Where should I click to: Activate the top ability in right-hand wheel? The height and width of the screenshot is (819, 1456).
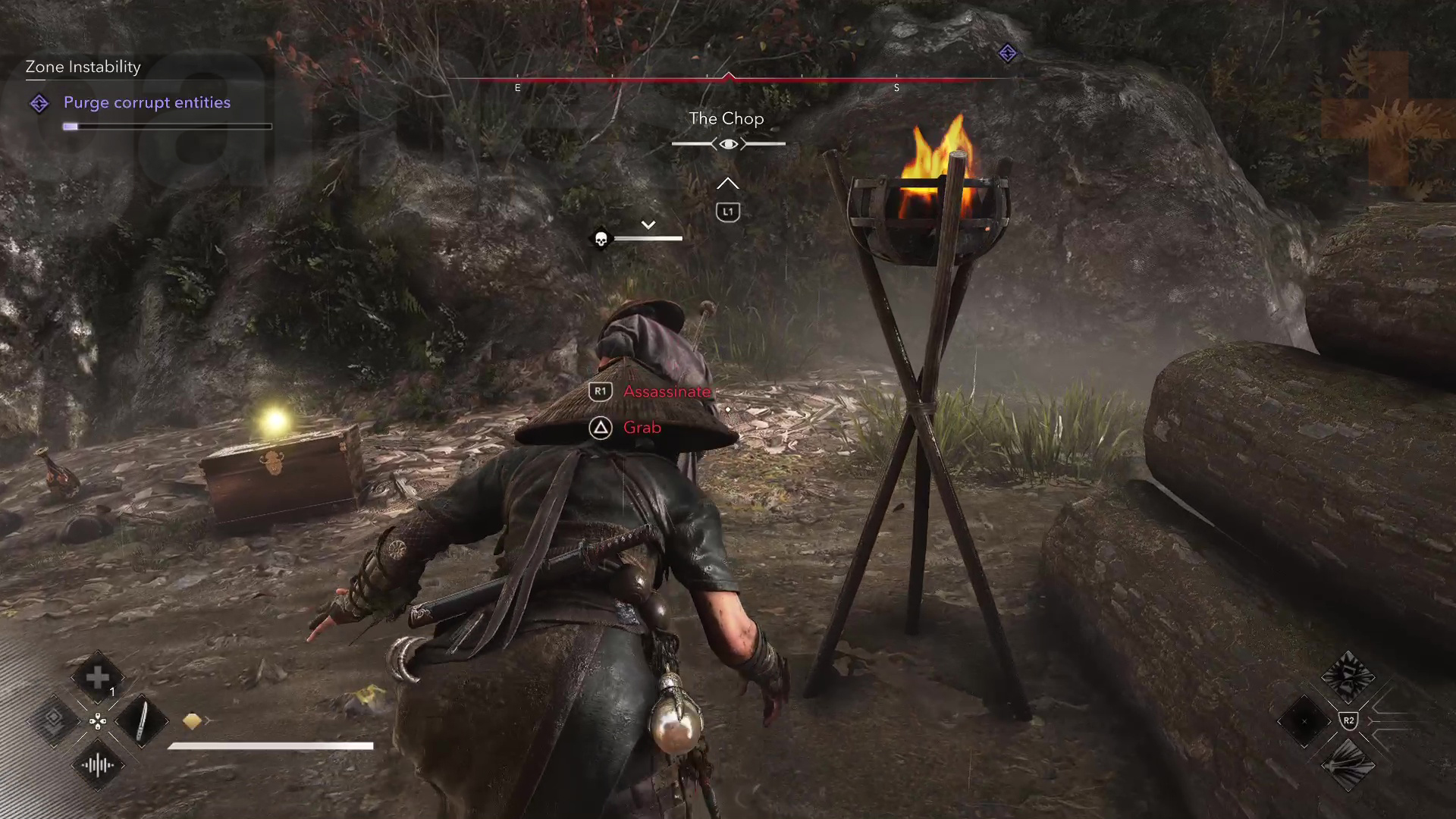tap(1348, 676)
